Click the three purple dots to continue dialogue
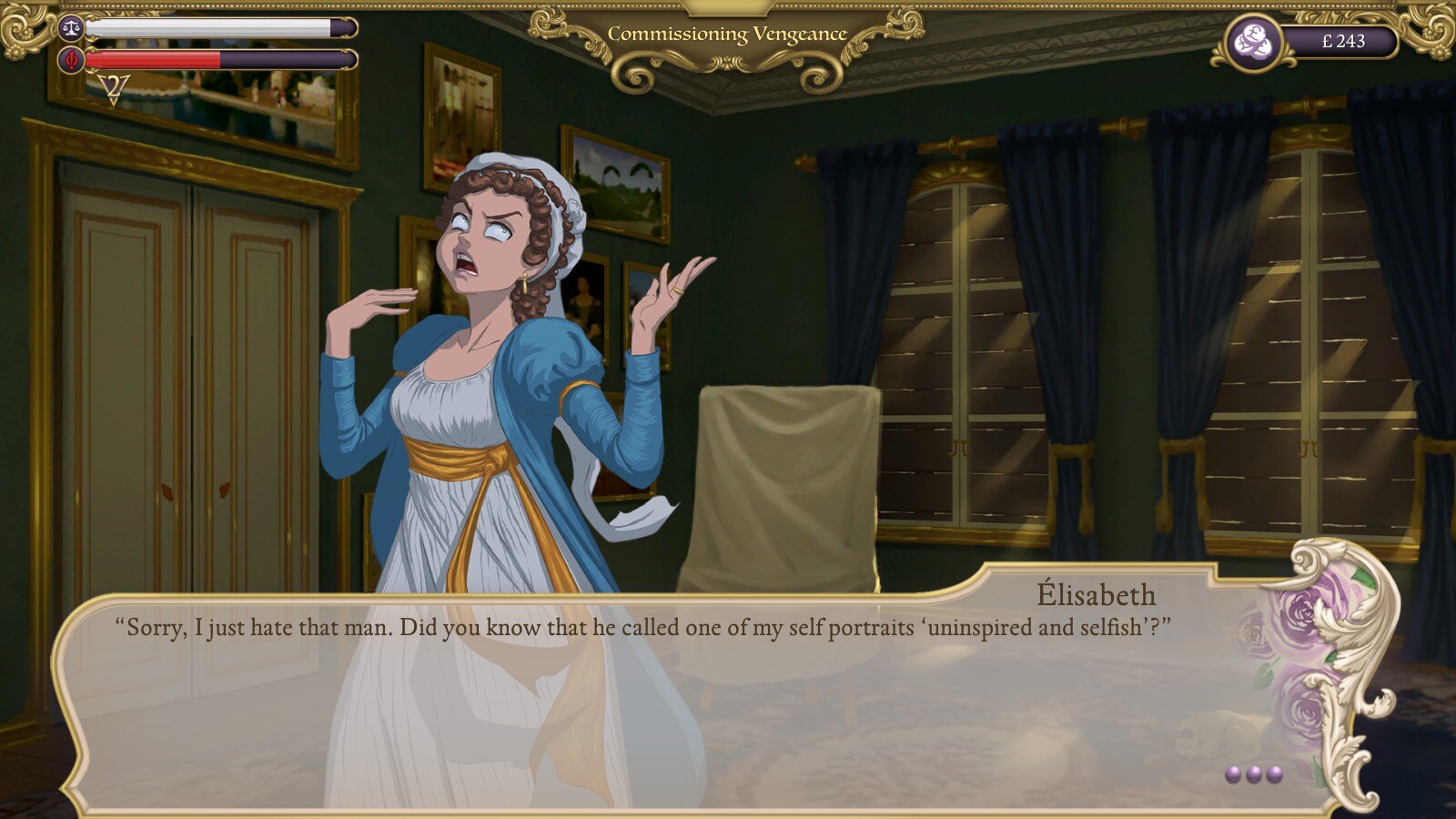Viewport: 1456px width, 819px height. (1253, 774)
